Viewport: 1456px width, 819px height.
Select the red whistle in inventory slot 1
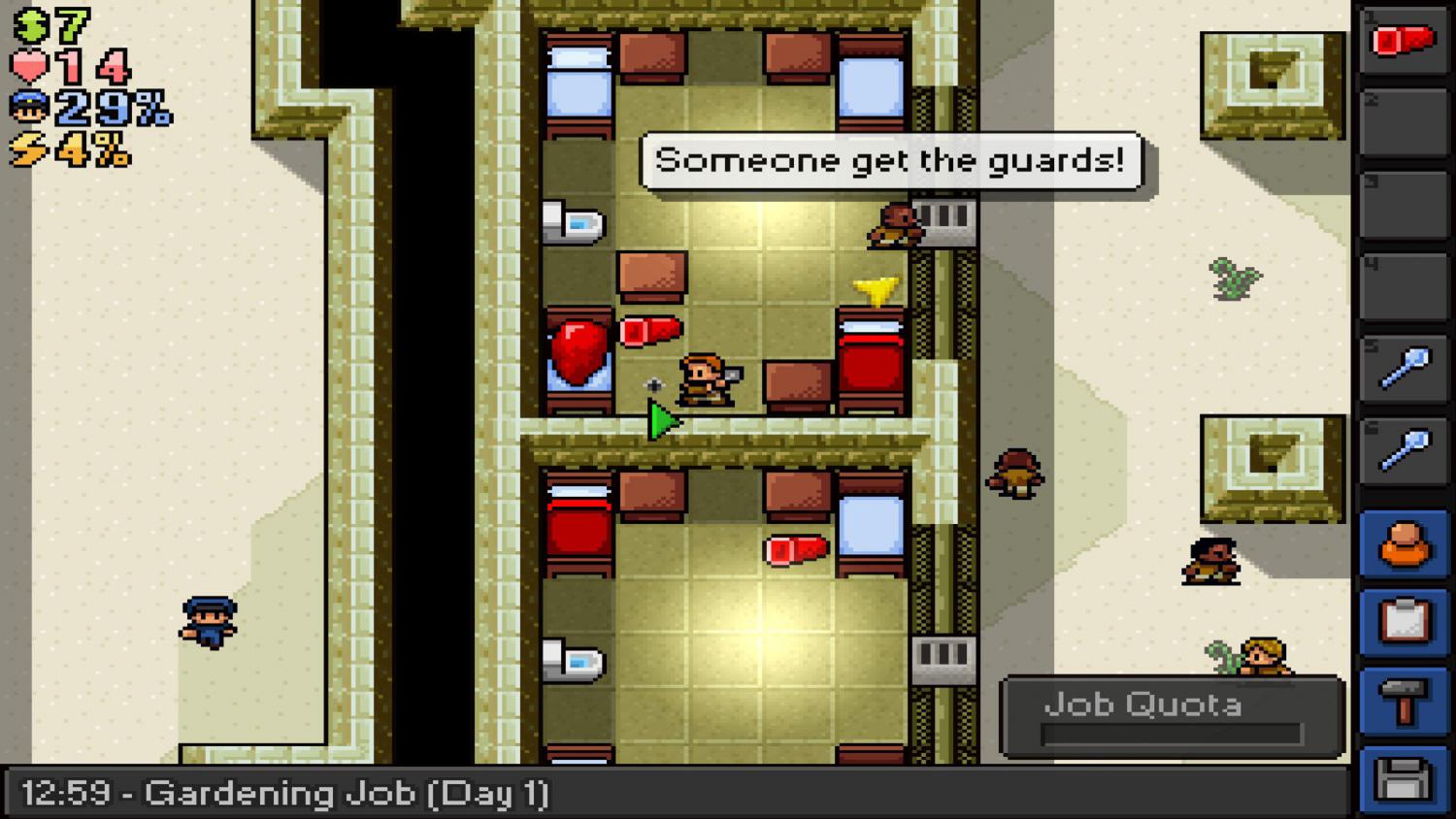1405,39
